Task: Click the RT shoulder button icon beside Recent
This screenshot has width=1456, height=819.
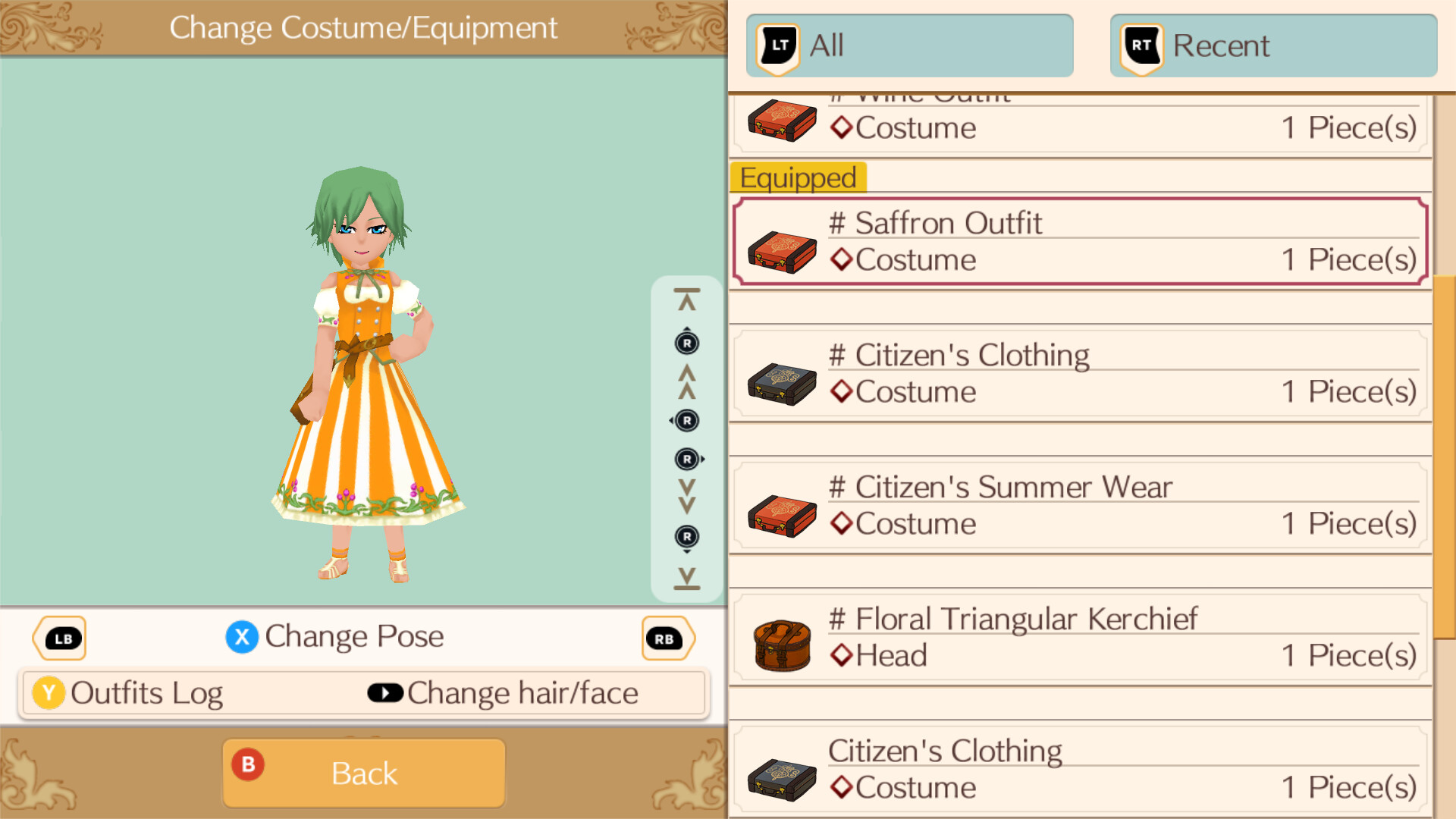Action: 1139,45
